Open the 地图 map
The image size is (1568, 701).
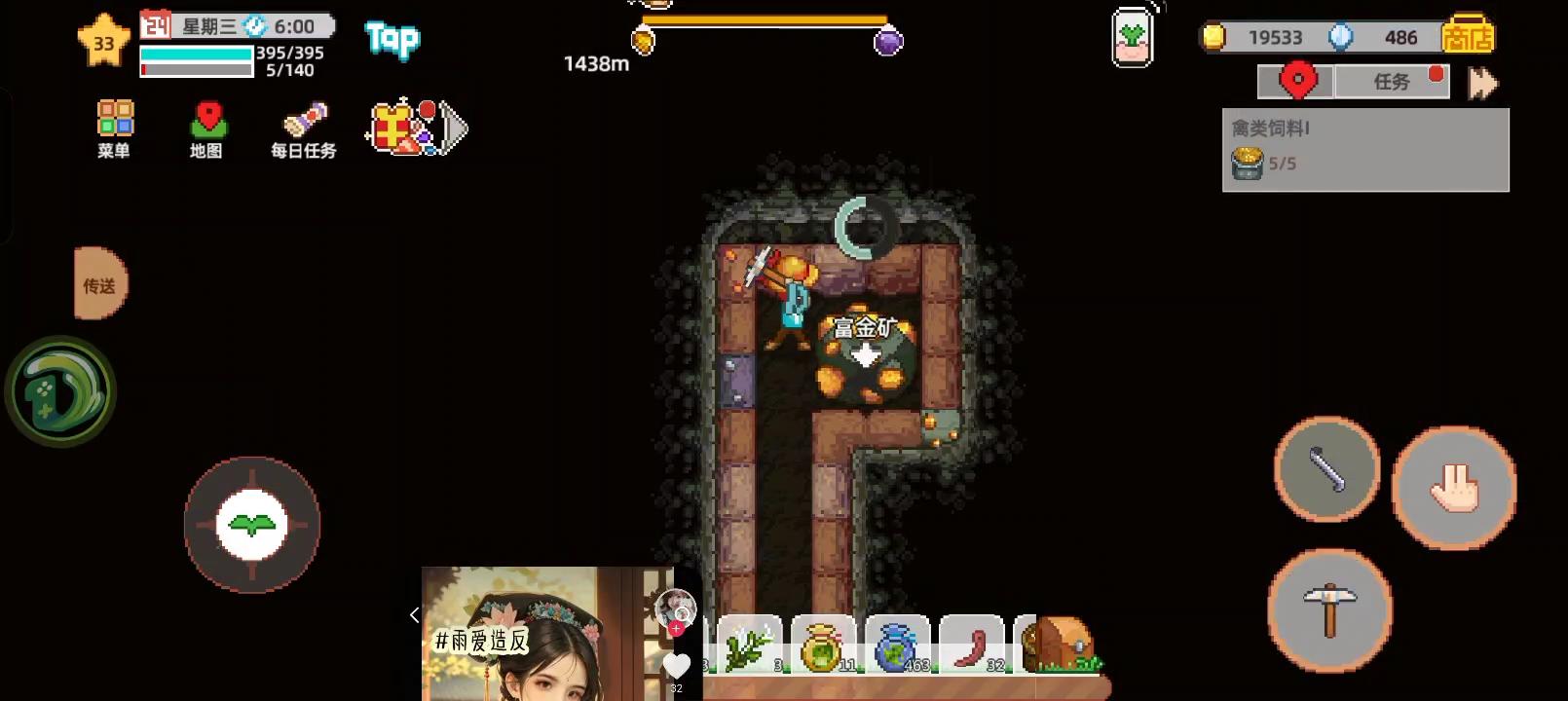[x=206, y=129]
